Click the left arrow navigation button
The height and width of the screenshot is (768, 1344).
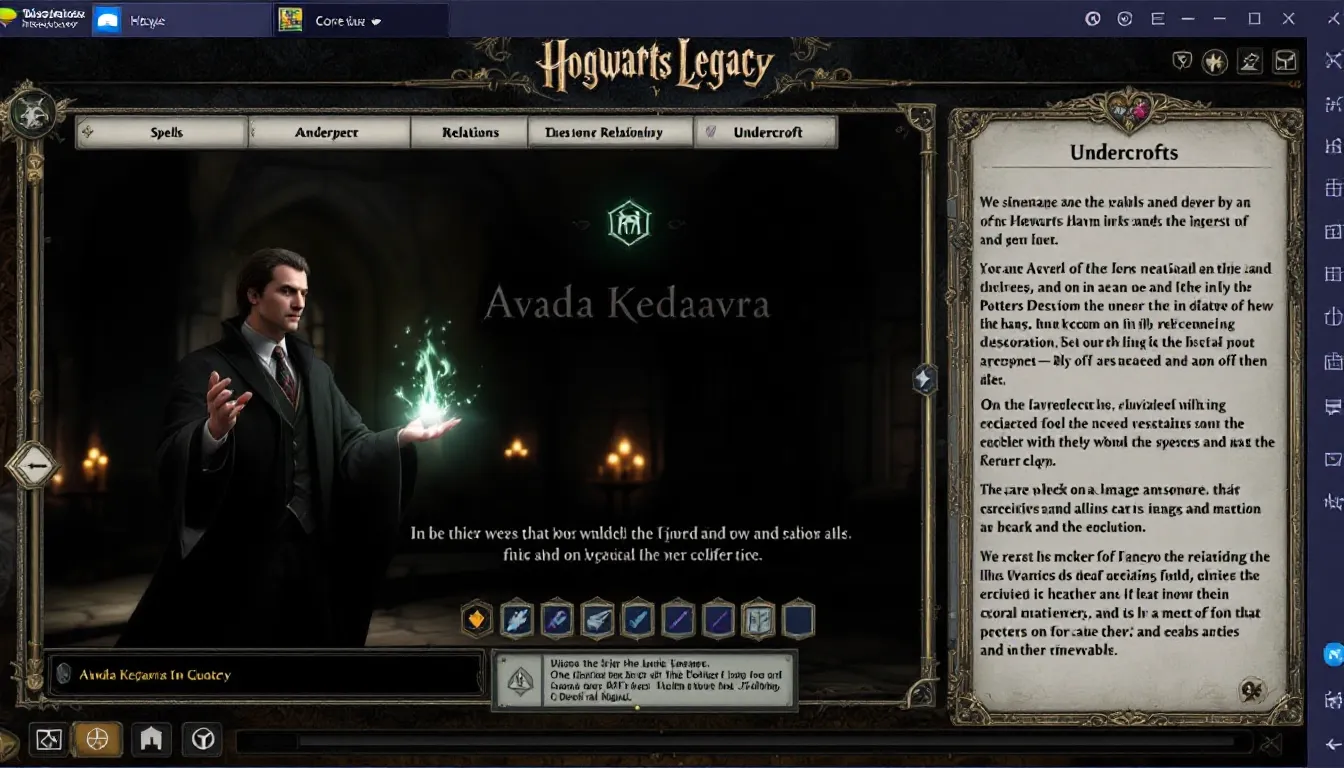34,466
